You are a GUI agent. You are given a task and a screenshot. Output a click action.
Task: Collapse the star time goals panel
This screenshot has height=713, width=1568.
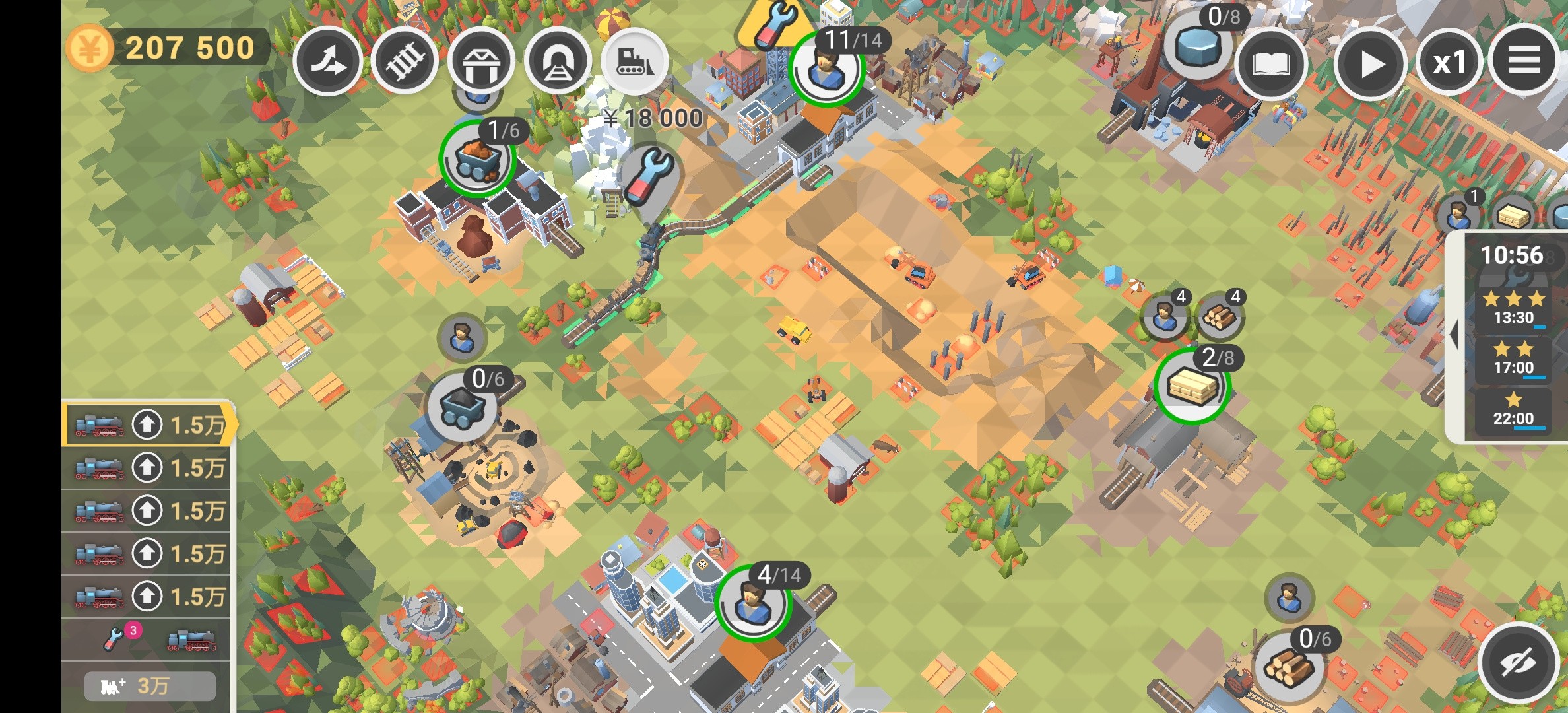[1454, 335]
